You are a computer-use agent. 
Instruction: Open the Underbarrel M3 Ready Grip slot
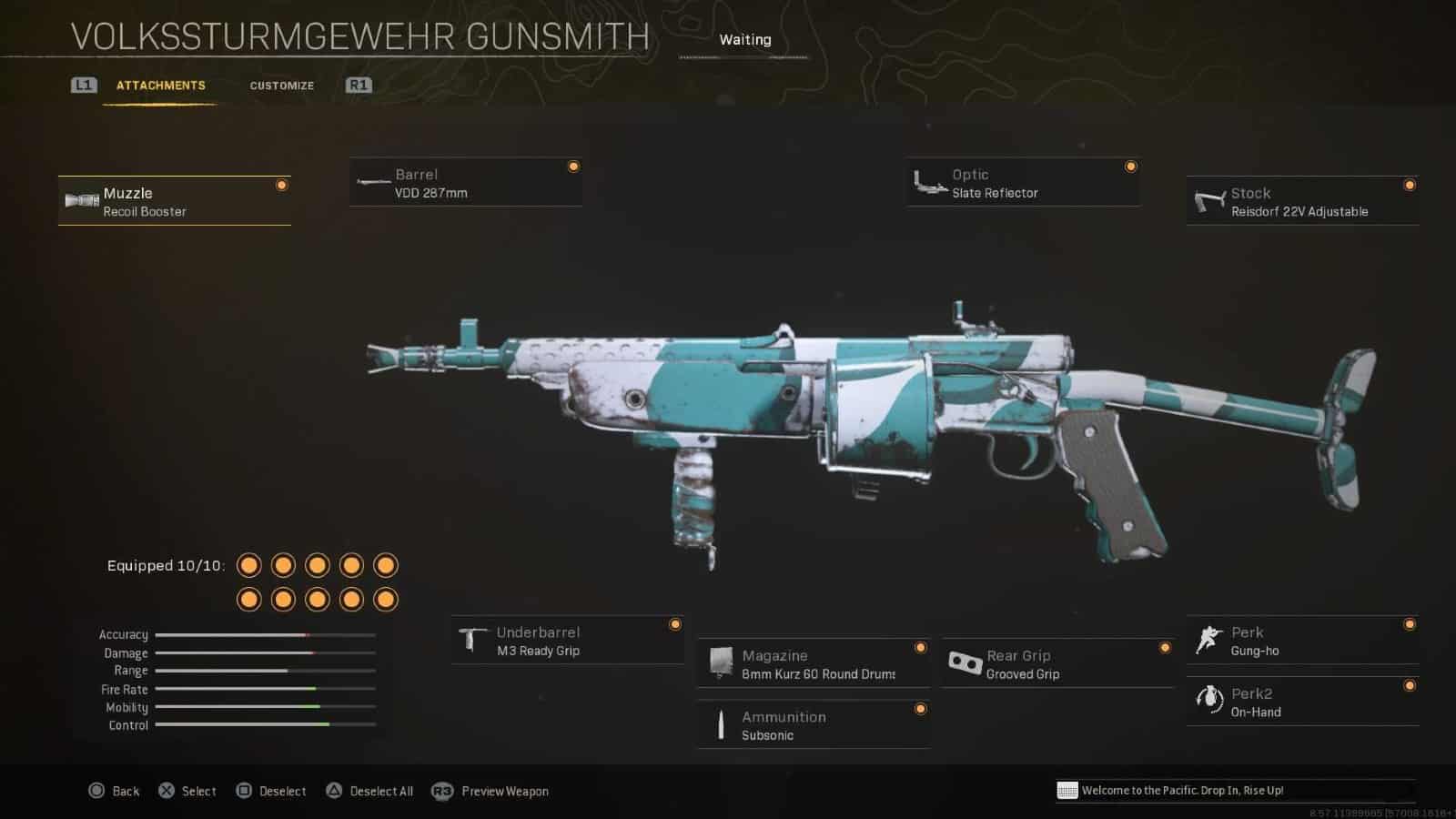point(567,641)
